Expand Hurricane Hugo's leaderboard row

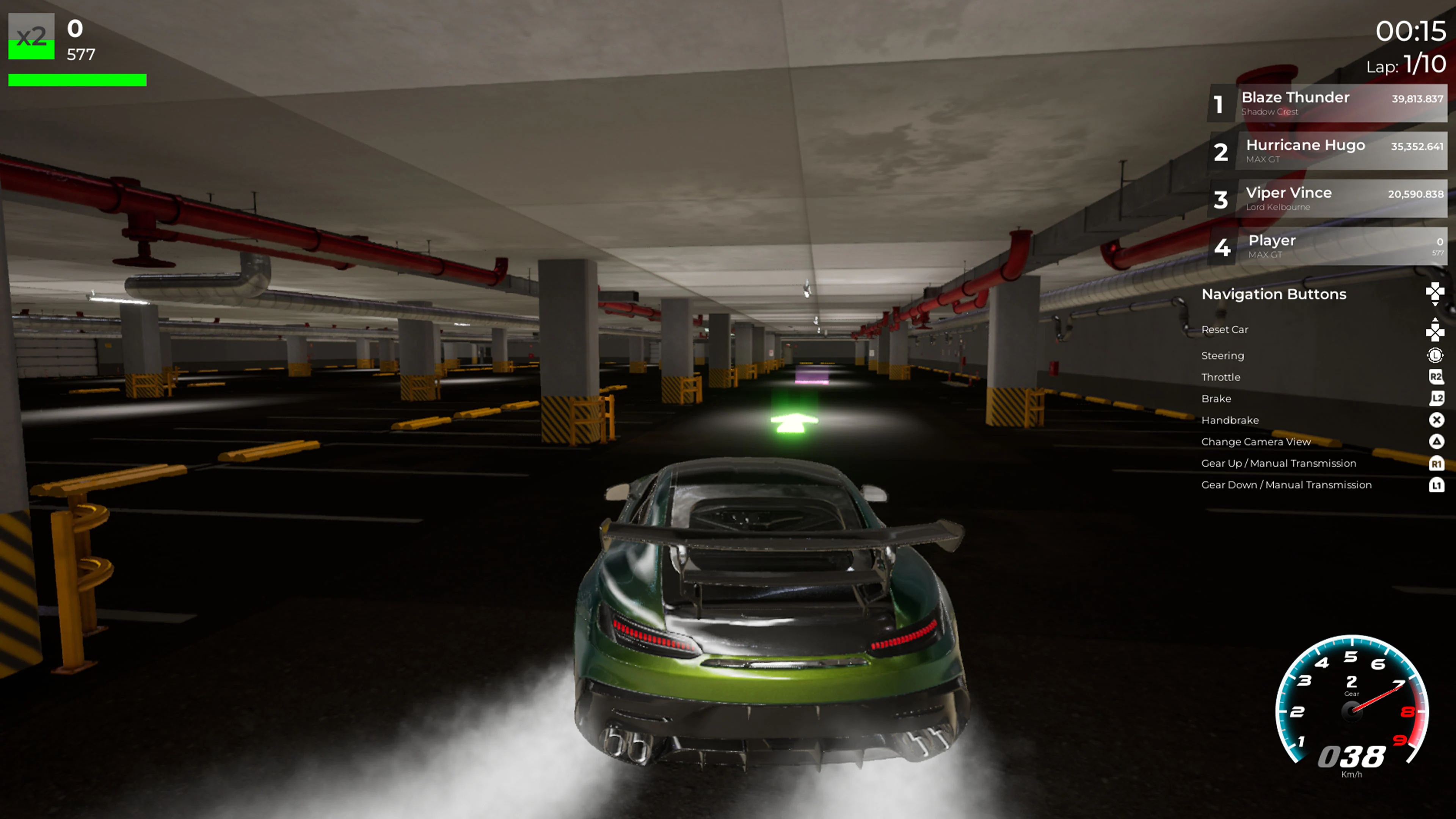[1326, 151]
